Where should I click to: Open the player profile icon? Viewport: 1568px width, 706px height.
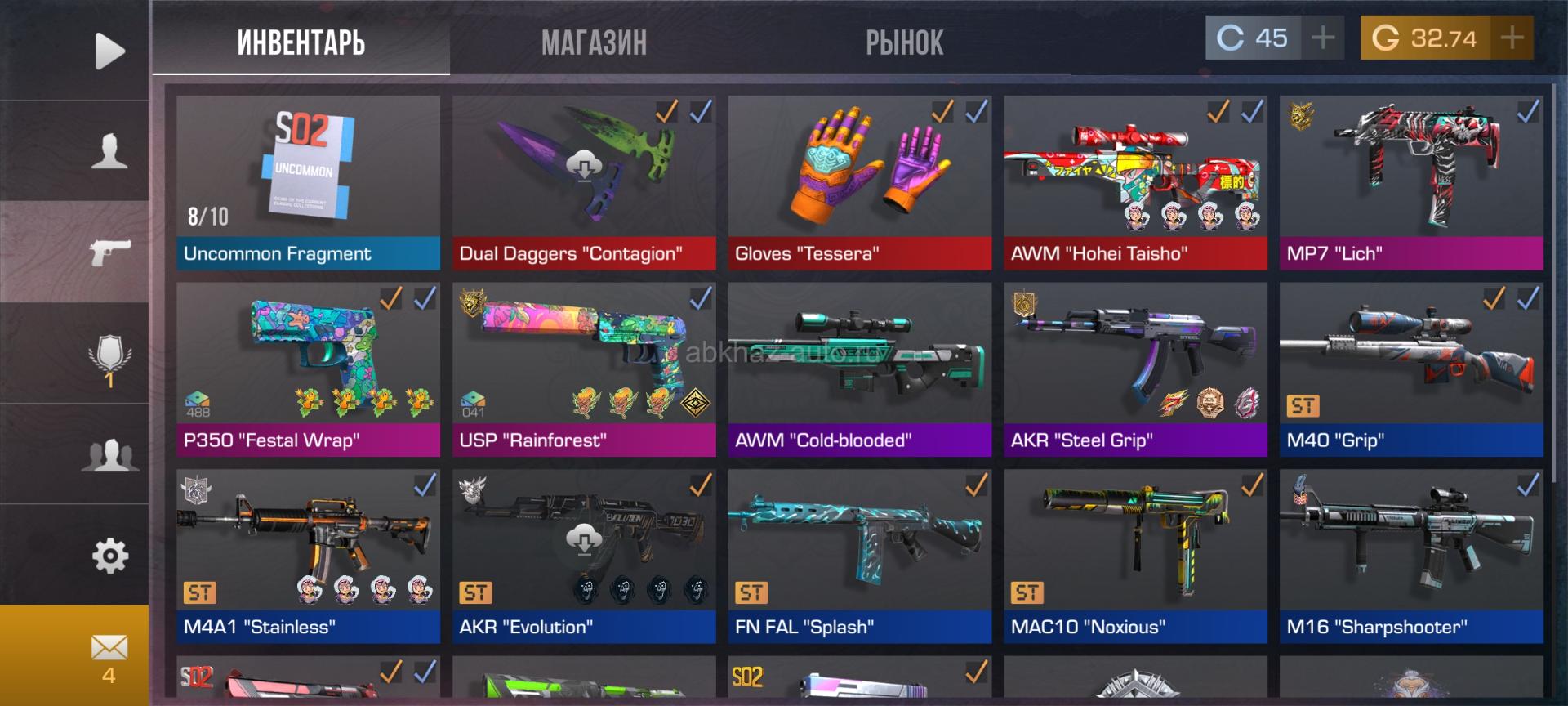(109, 151)
